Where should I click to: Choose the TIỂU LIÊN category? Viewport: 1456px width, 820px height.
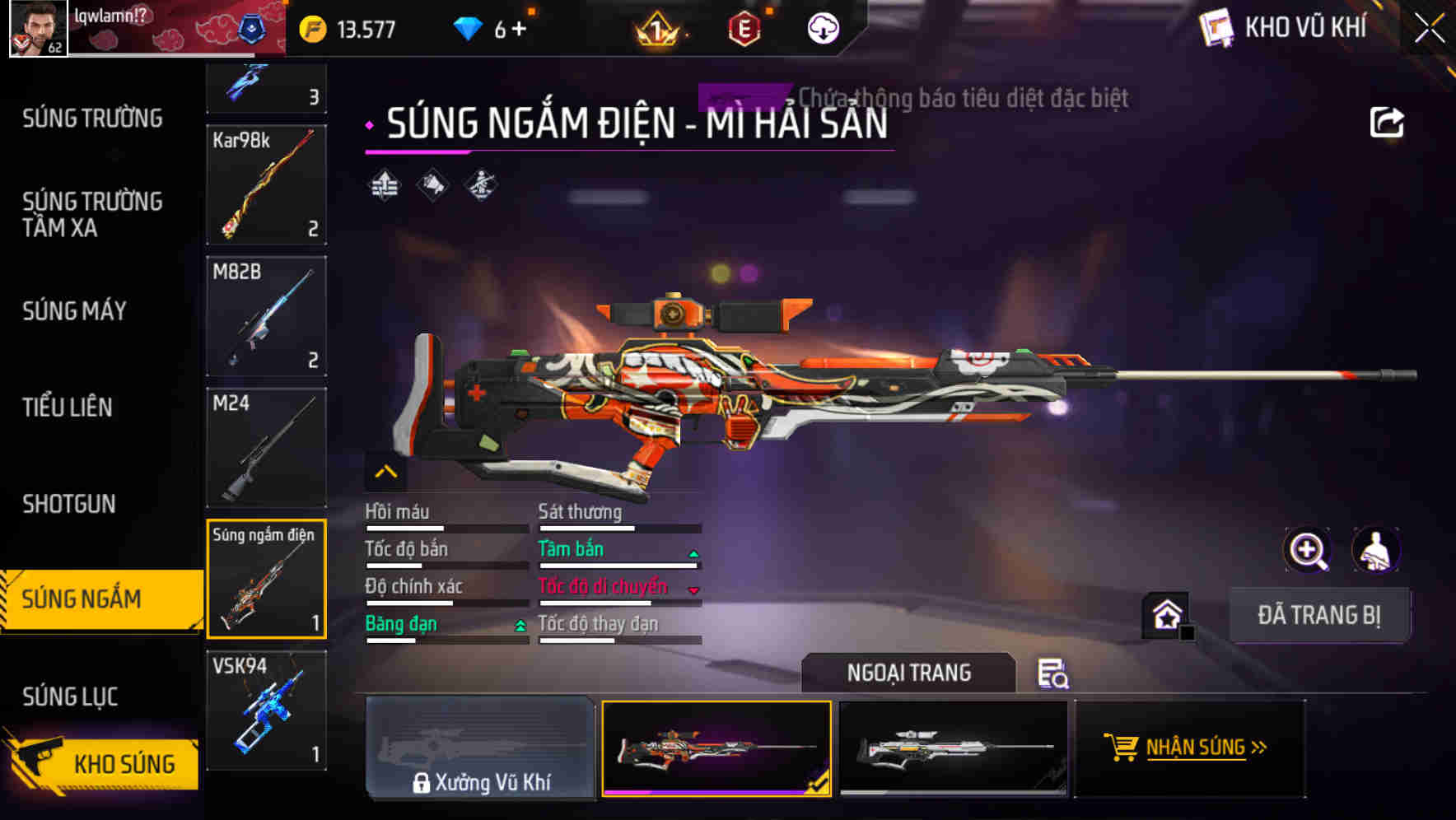(68, 407)
